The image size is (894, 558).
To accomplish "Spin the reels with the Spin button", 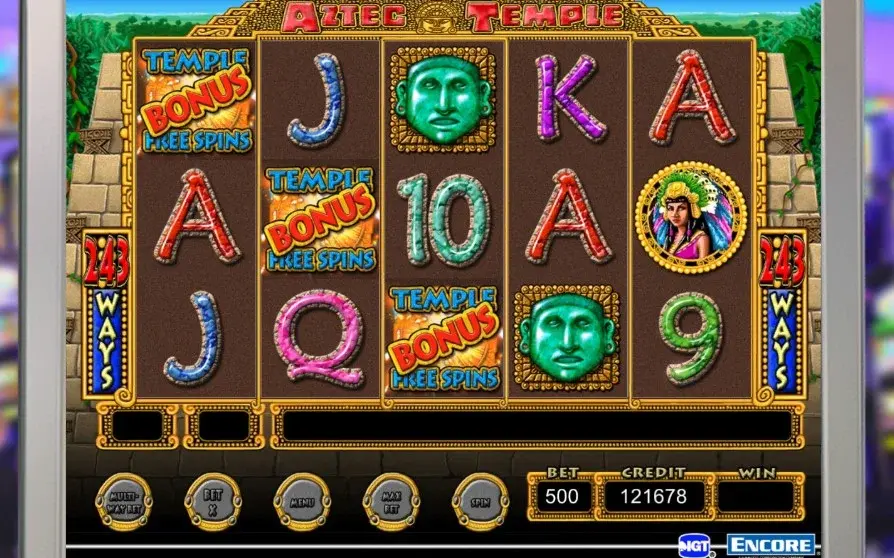I will point(480,499).
